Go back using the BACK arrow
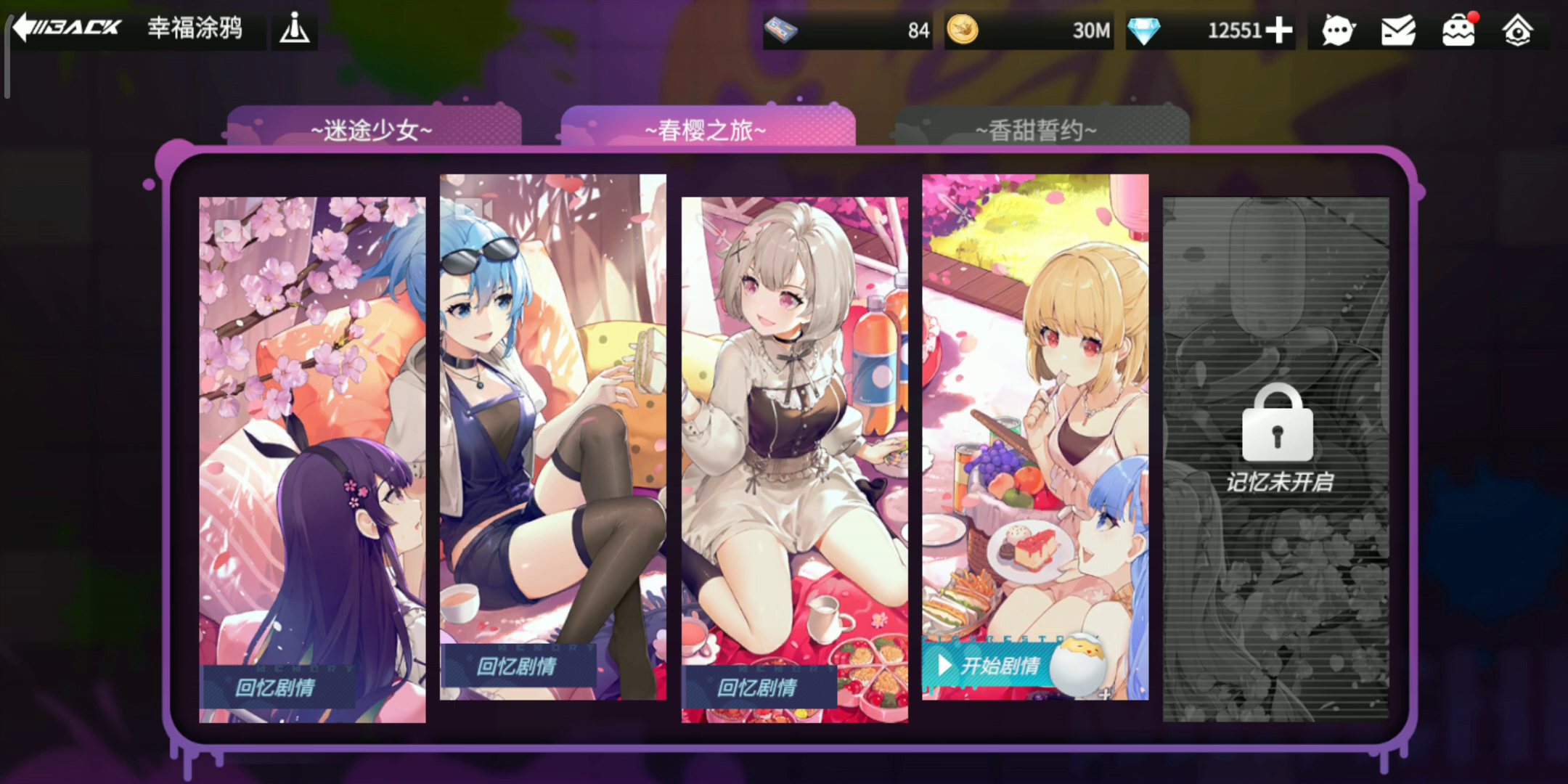The image size is (1568, 784). (67, 28)
